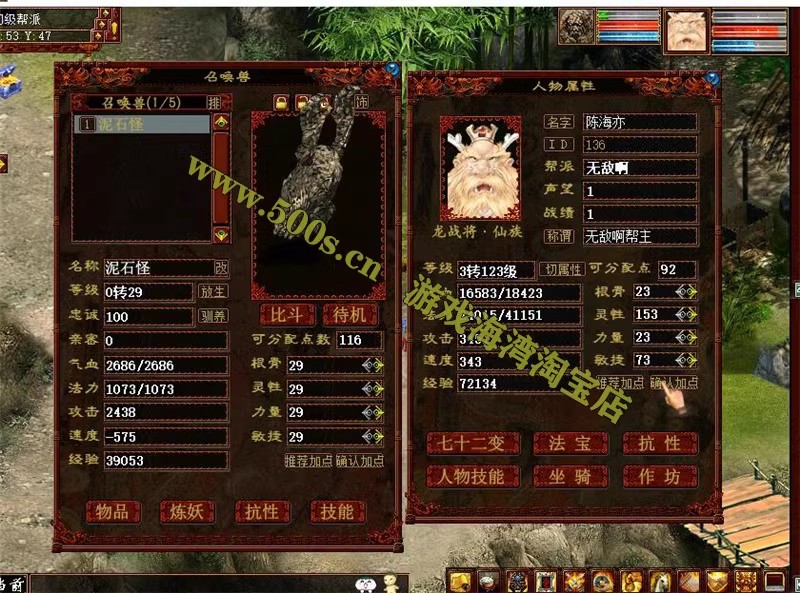The width and height of the screenshot is (800, 593).
Task: View 人物技能 character skills
Action: [x=472, y=477]
